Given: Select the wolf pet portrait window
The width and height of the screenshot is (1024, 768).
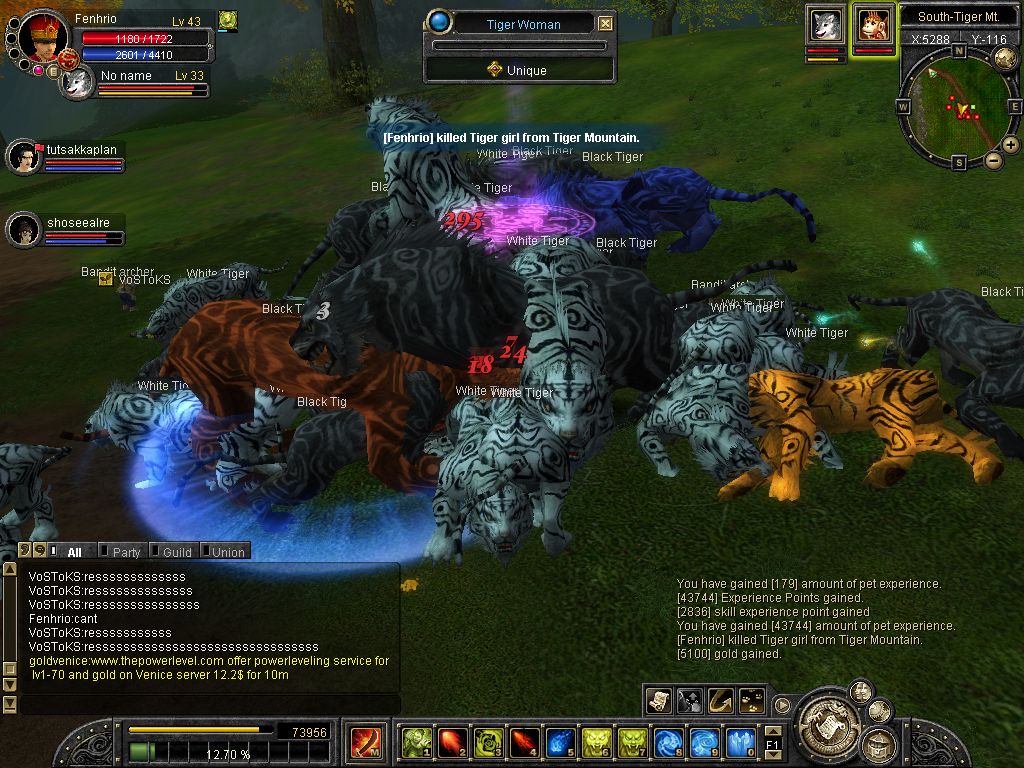Looking at the screenshot, I should pos(826,25).
